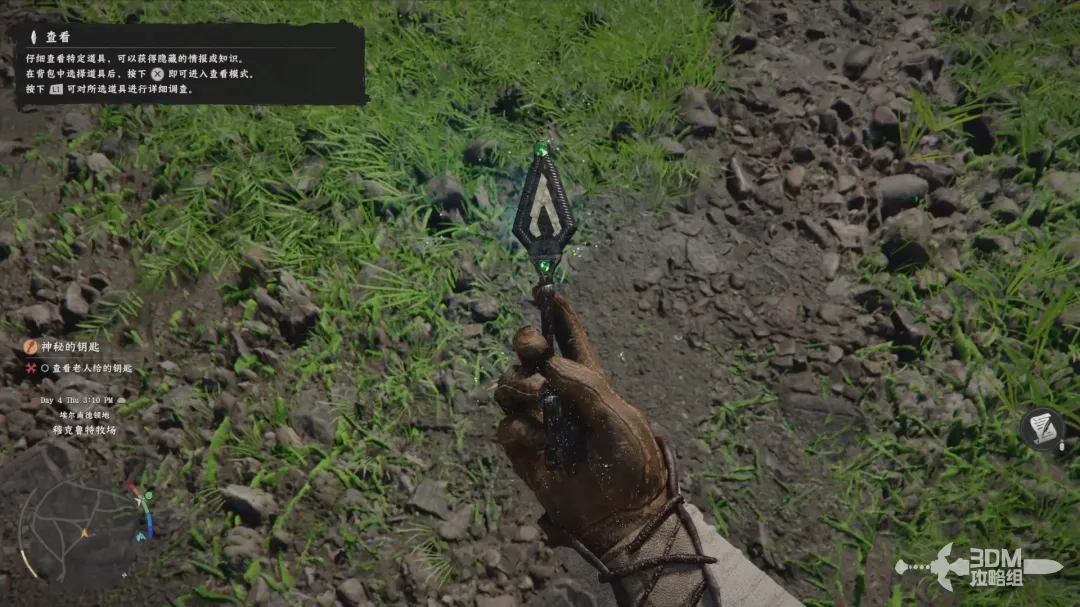Click the 查看 tutorial tip panel
Image resolution: width=1080 pixels, height=607 pixels.
coord(190,64)
